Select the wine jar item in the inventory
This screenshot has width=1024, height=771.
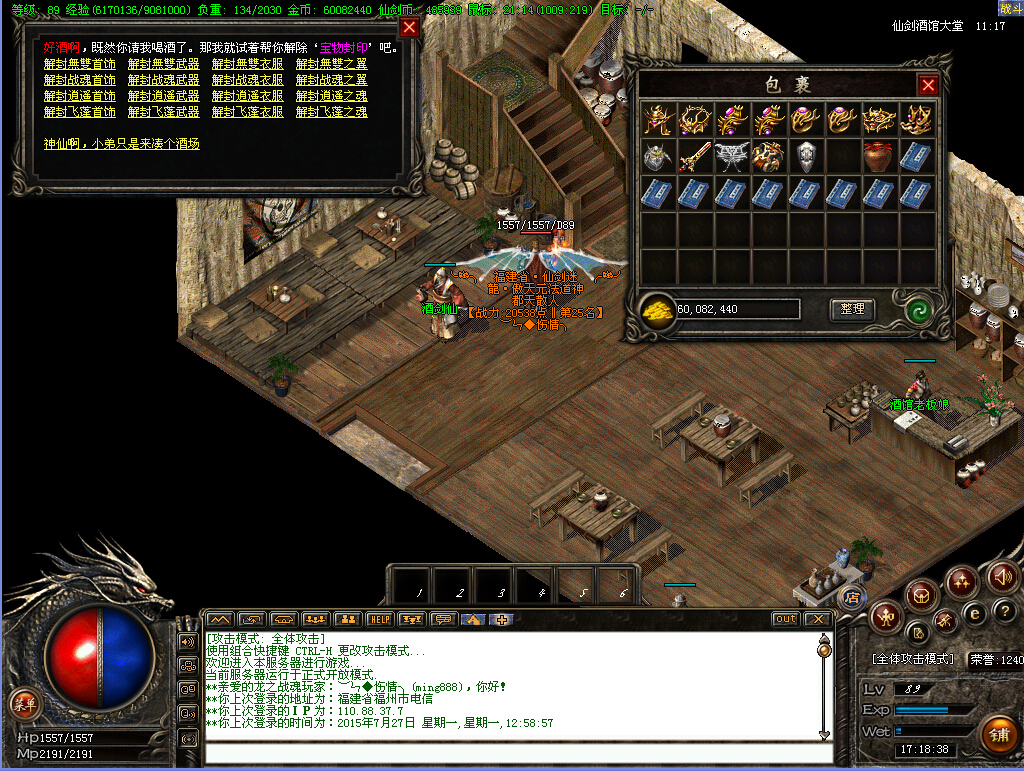click(879, 157)
